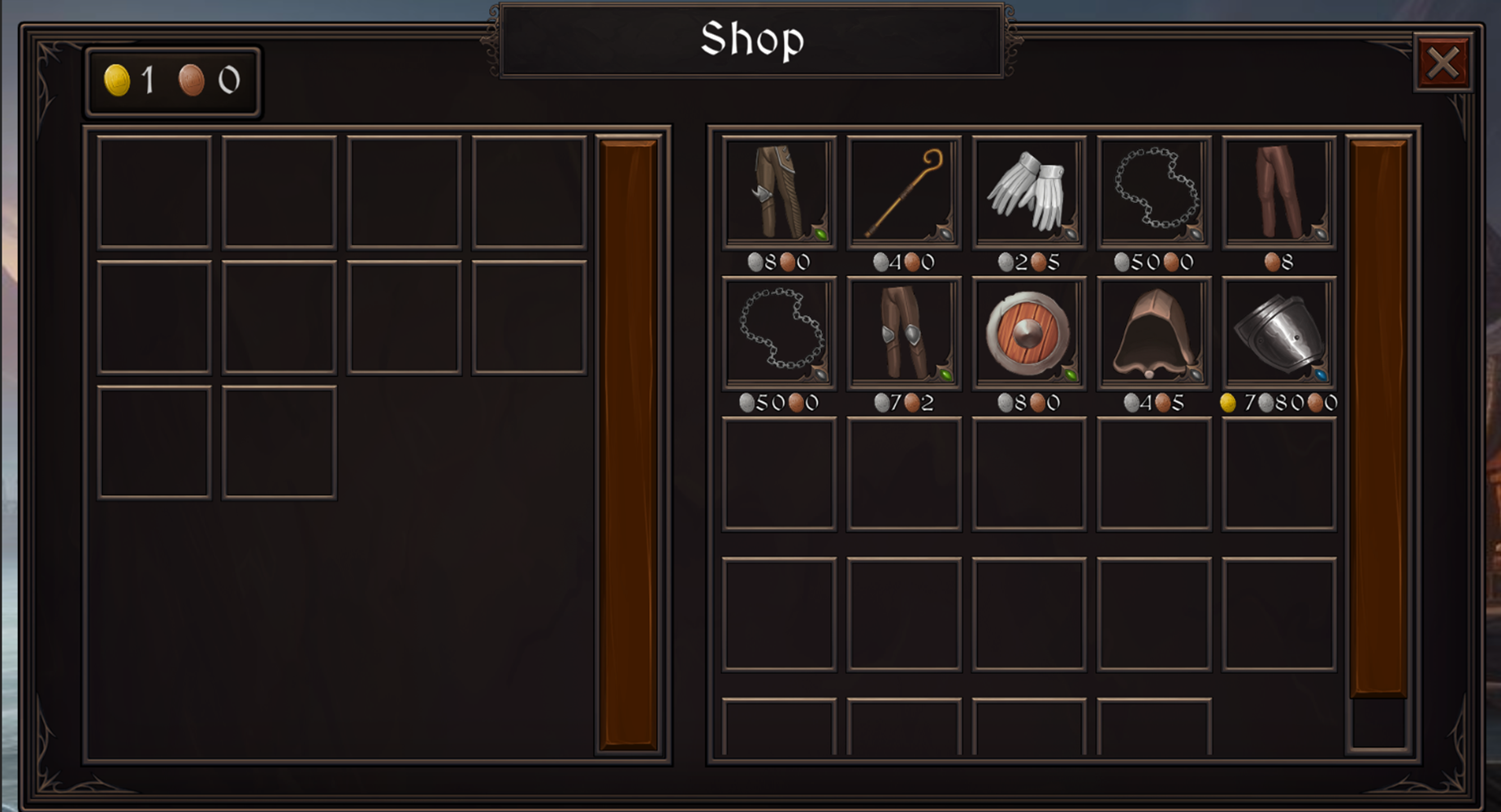The height and width of the screenshot is (812, 1501).
Task: Select the shepherd's crook staff item
Action: pos(903,192)
